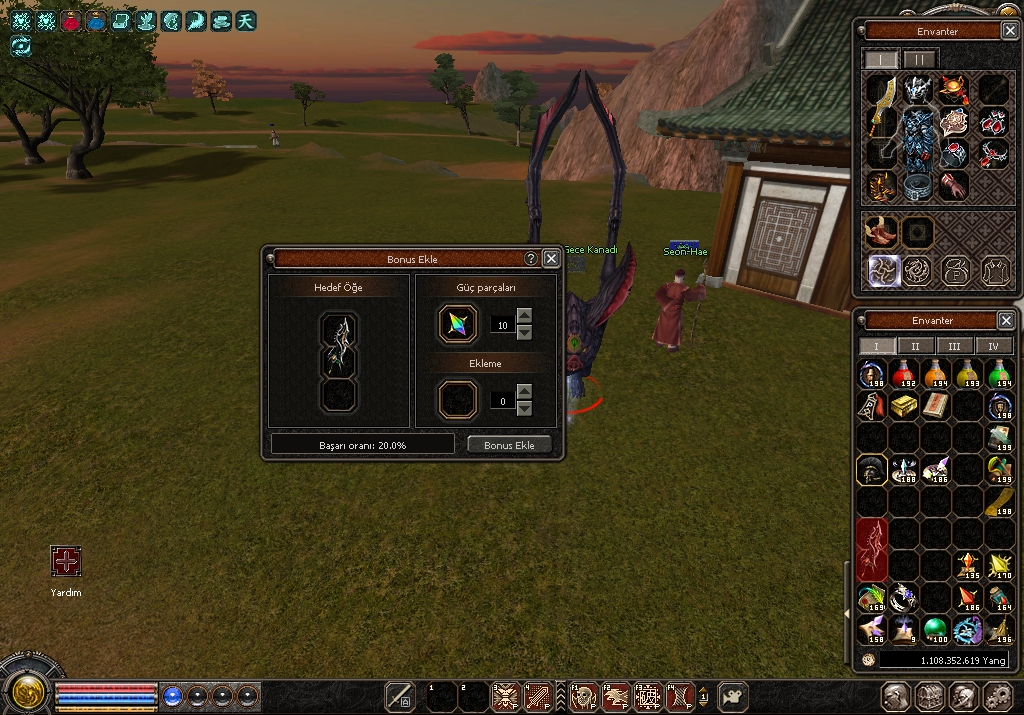Decrease the Güç parçaları amount
The image size is (1024, 715).
click(524, 332)
